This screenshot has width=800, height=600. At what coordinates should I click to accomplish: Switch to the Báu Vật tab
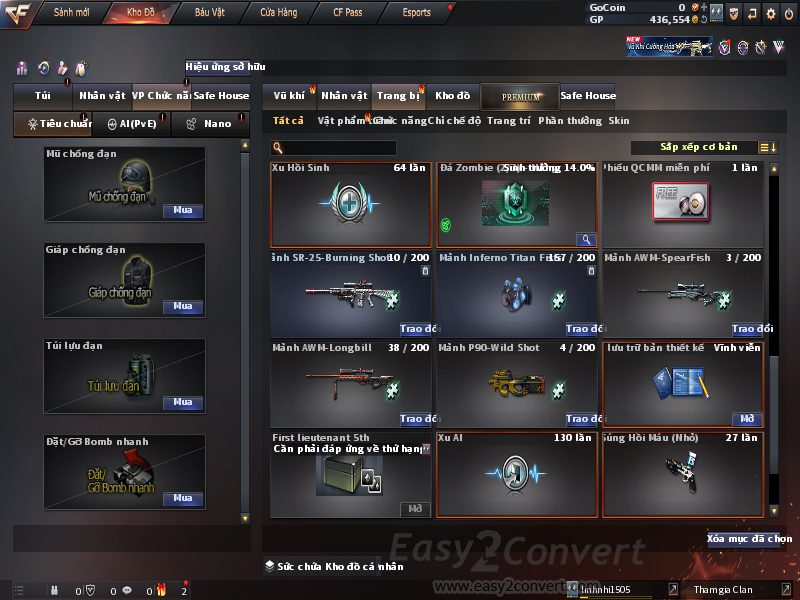point(210,13)
